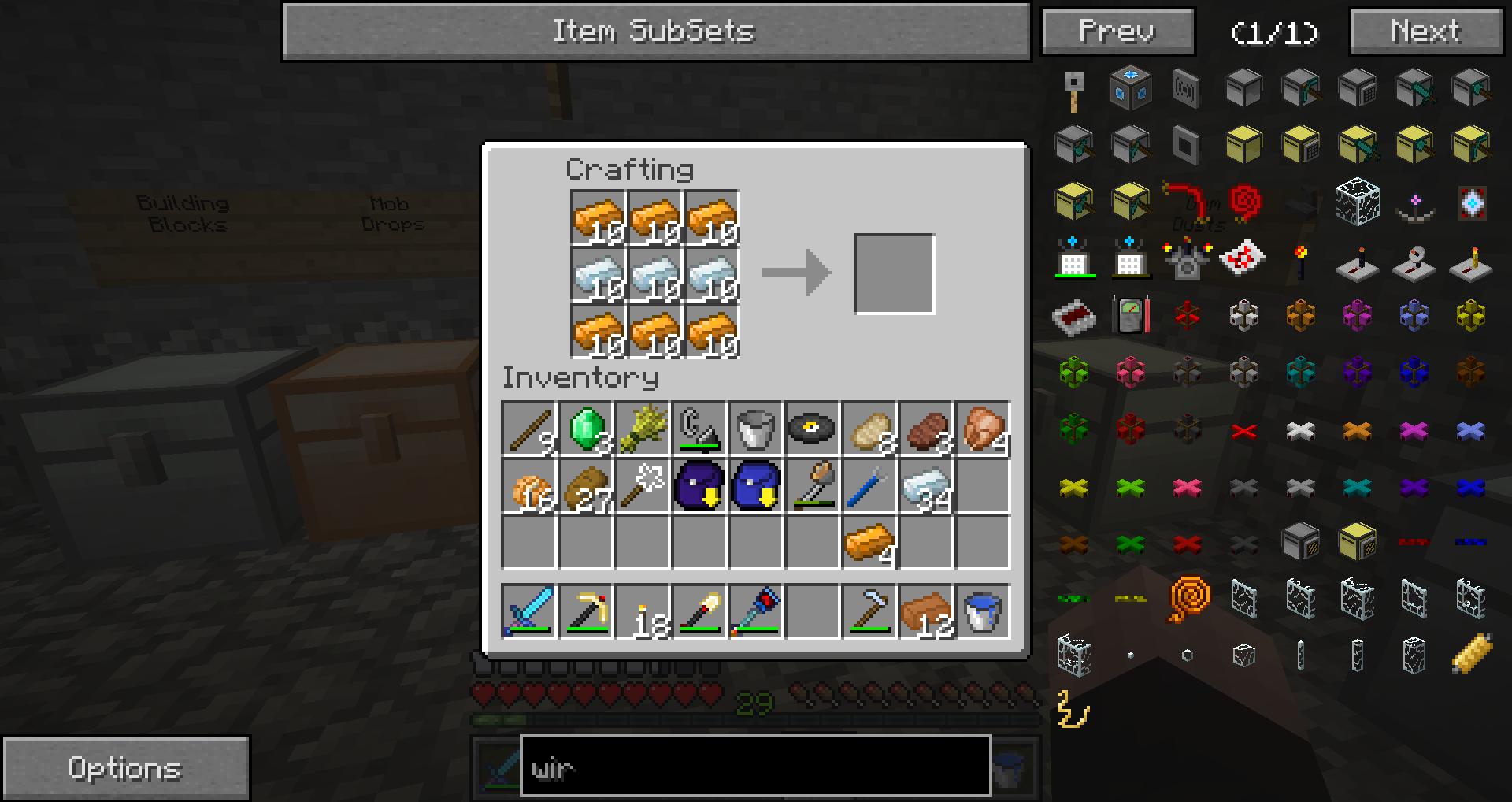Choose the diamond sword in hotbar
Viewport: 1512px width, 802px height.
tap(529, 611)
